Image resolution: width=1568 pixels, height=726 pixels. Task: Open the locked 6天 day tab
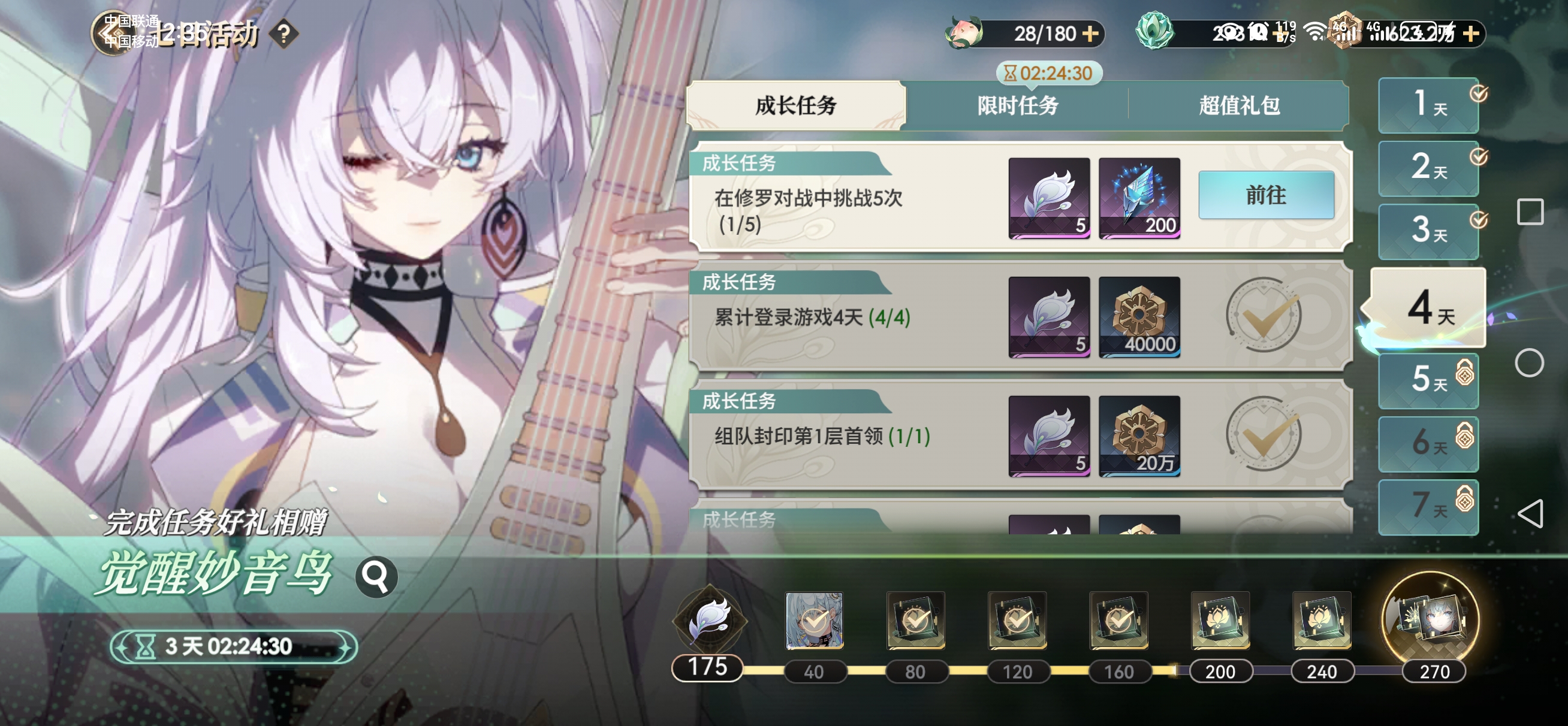(1428, 444)
